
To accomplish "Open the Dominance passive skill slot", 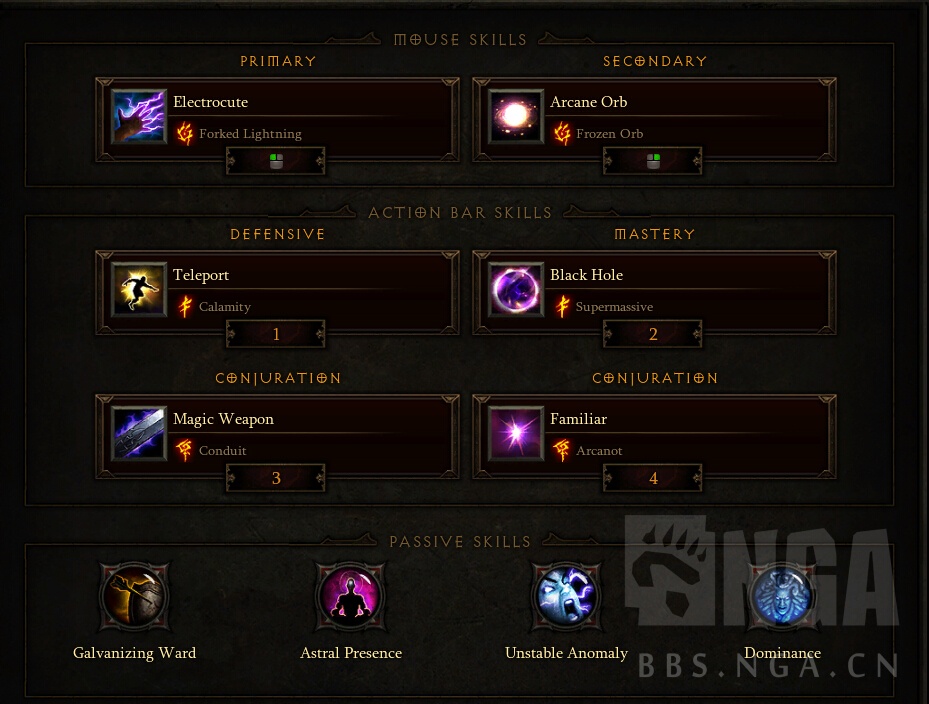I will [782, 597].
